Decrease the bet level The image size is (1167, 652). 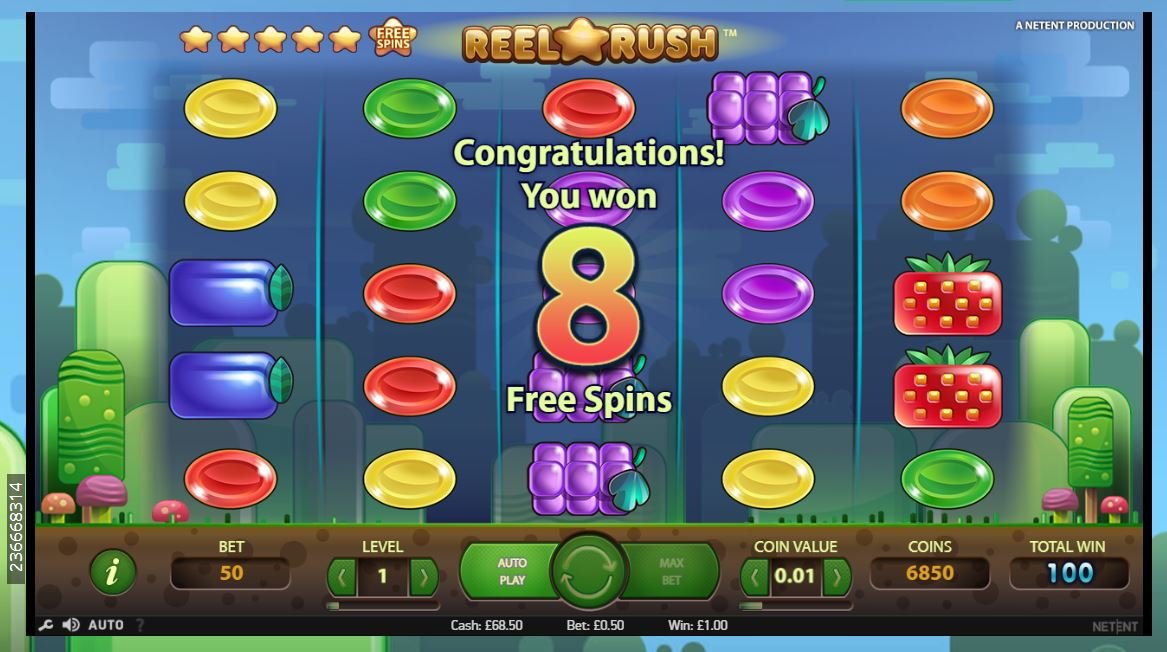tap(342, 577)
